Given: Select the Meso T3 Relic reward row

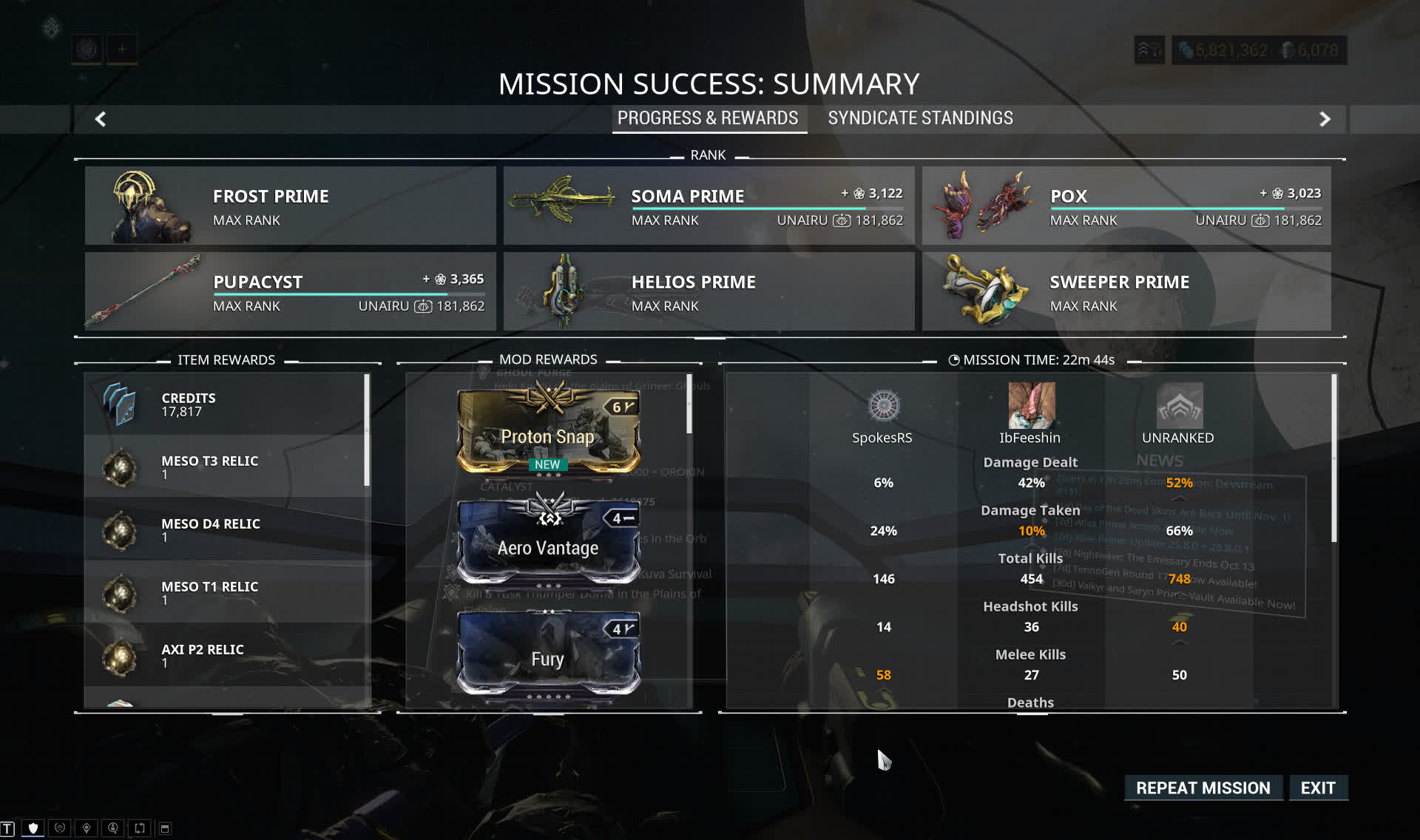Looking at the screenshot, I should point(226,467).
